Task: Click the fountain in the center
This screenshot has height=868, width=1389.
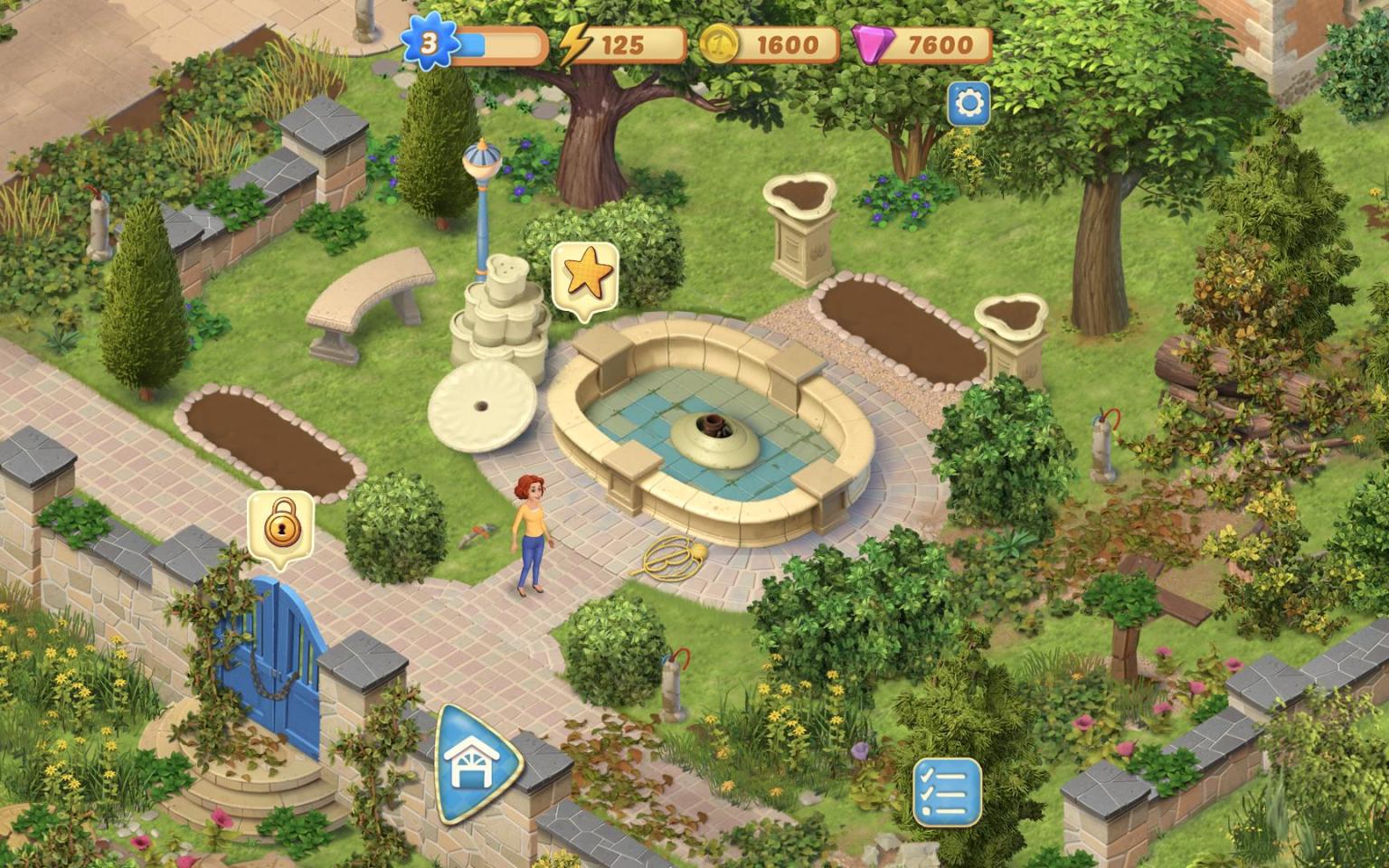Action: coord(713,434)
